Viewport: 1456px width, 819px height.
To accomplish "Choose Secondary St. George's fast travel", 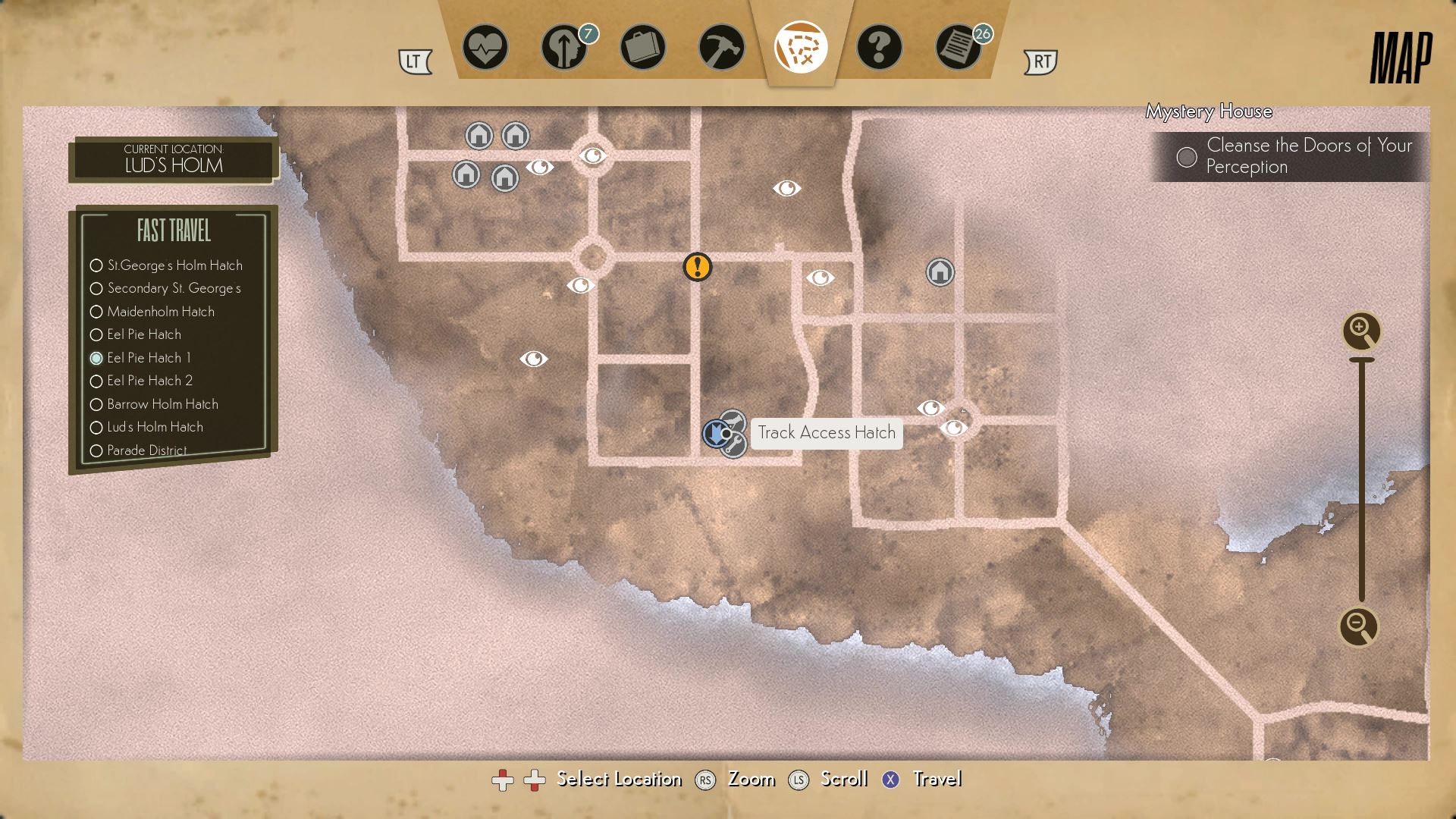I will pos(174,288).
